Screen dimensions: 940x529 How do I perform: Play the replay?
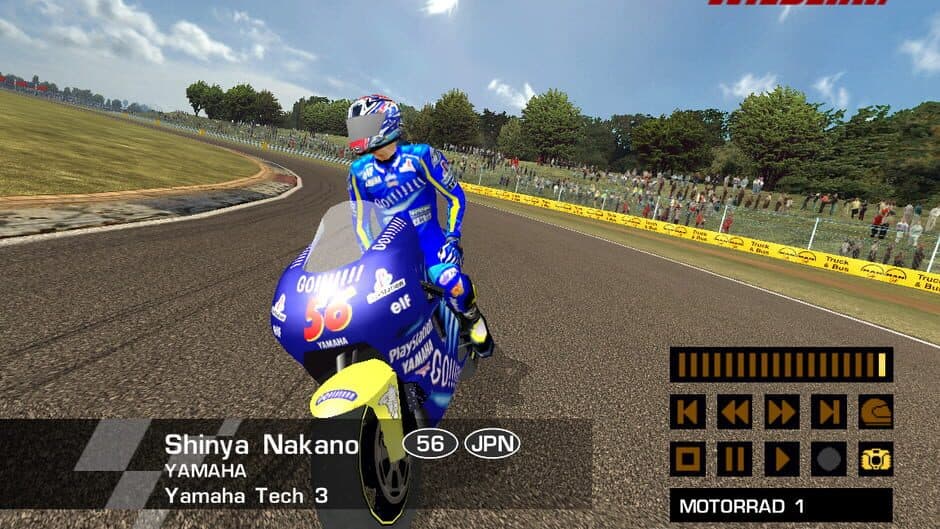point(781,459)
